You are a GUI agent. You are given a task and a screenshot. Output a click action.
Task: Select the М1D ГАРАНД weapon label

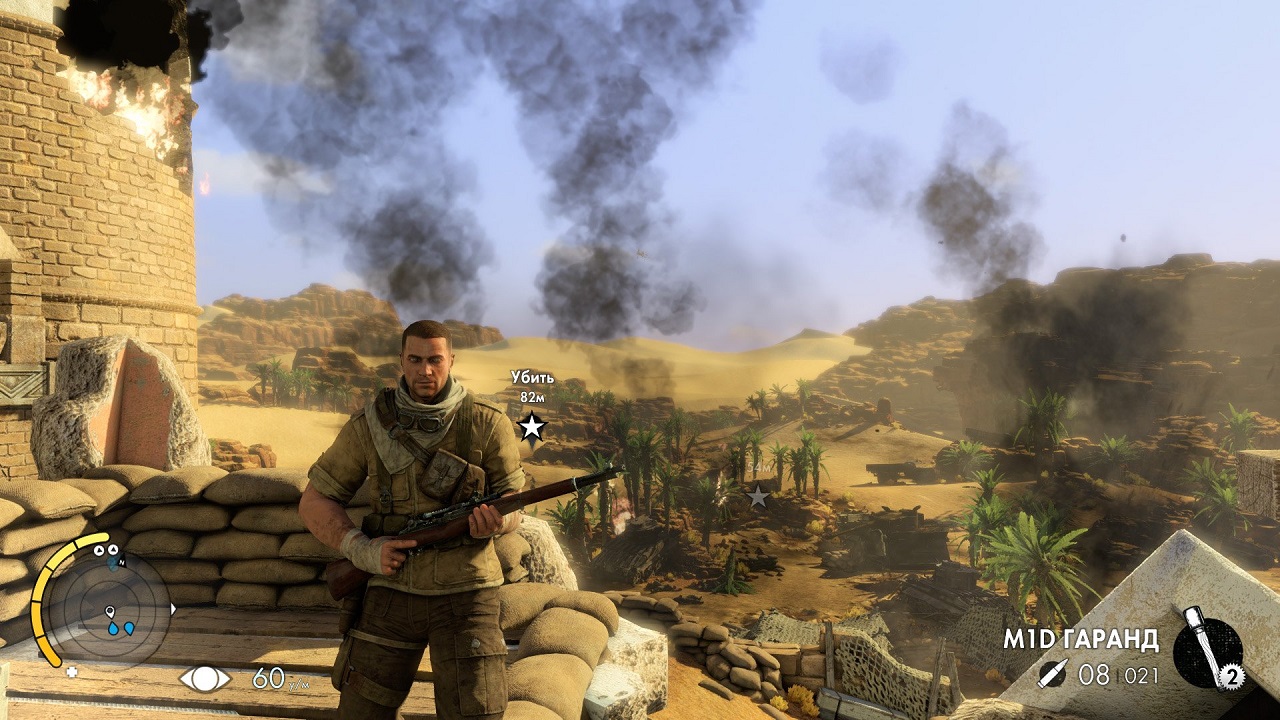pyautogui.click(x=1081, y=639)
